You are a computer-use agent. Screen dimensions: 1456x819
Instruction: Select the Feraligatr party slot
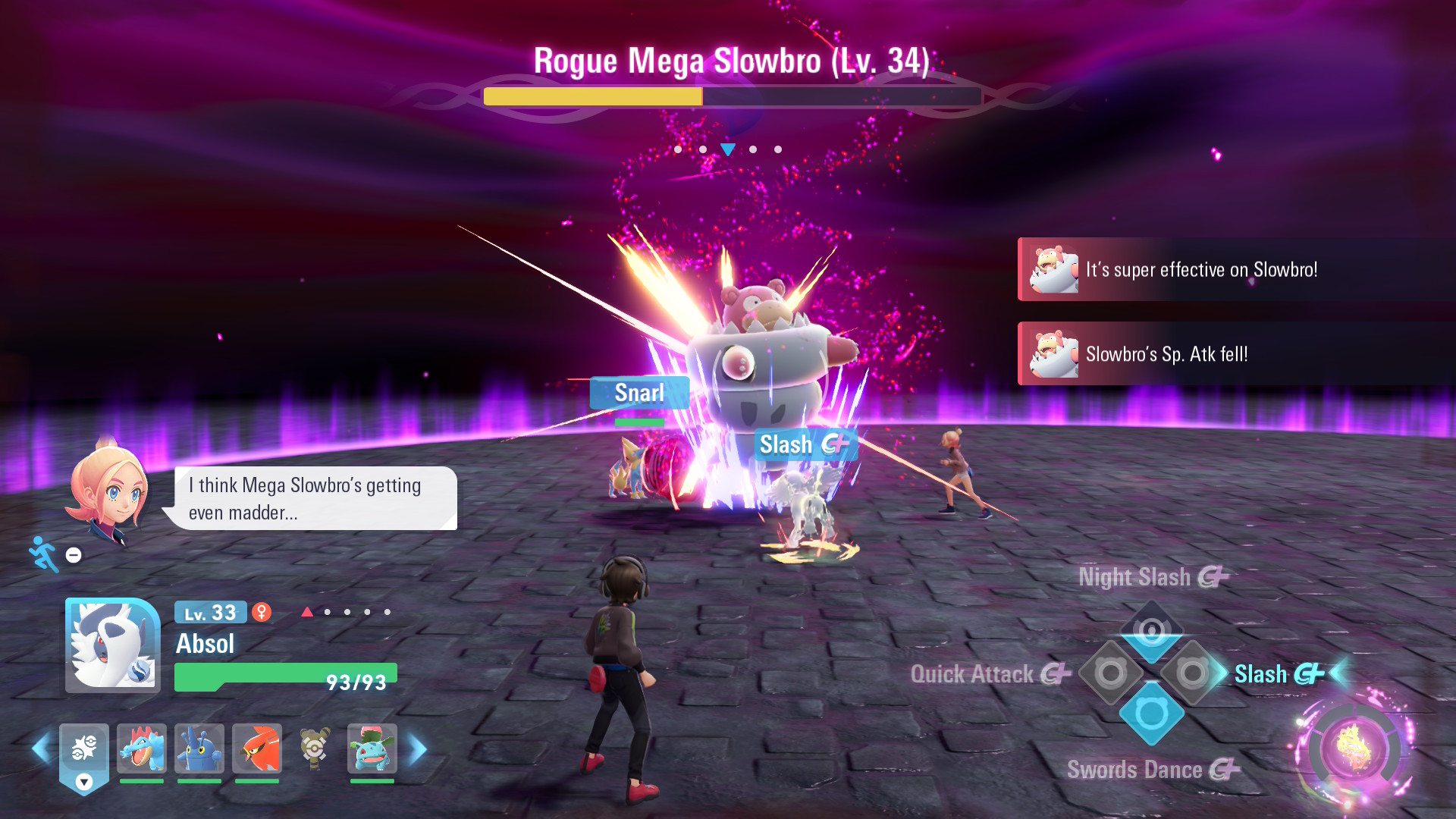click(142, 748)
